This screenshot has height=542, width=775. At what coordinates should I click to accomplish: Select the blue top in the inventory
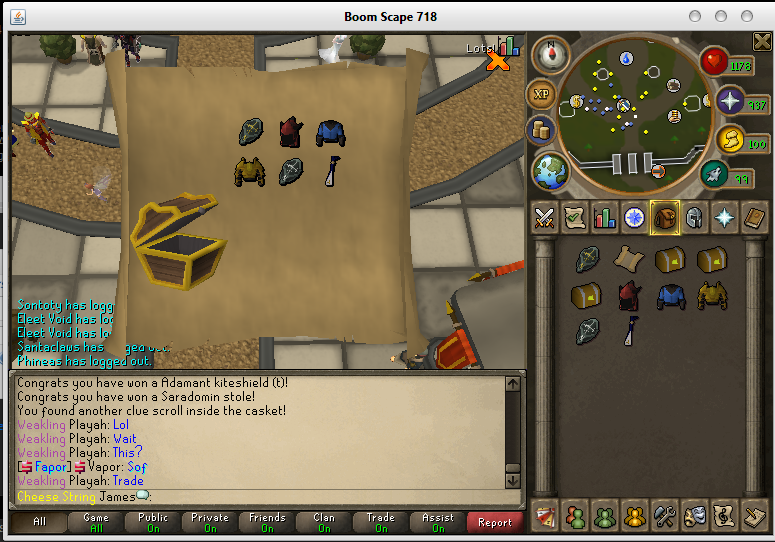(x=669, y=295)
